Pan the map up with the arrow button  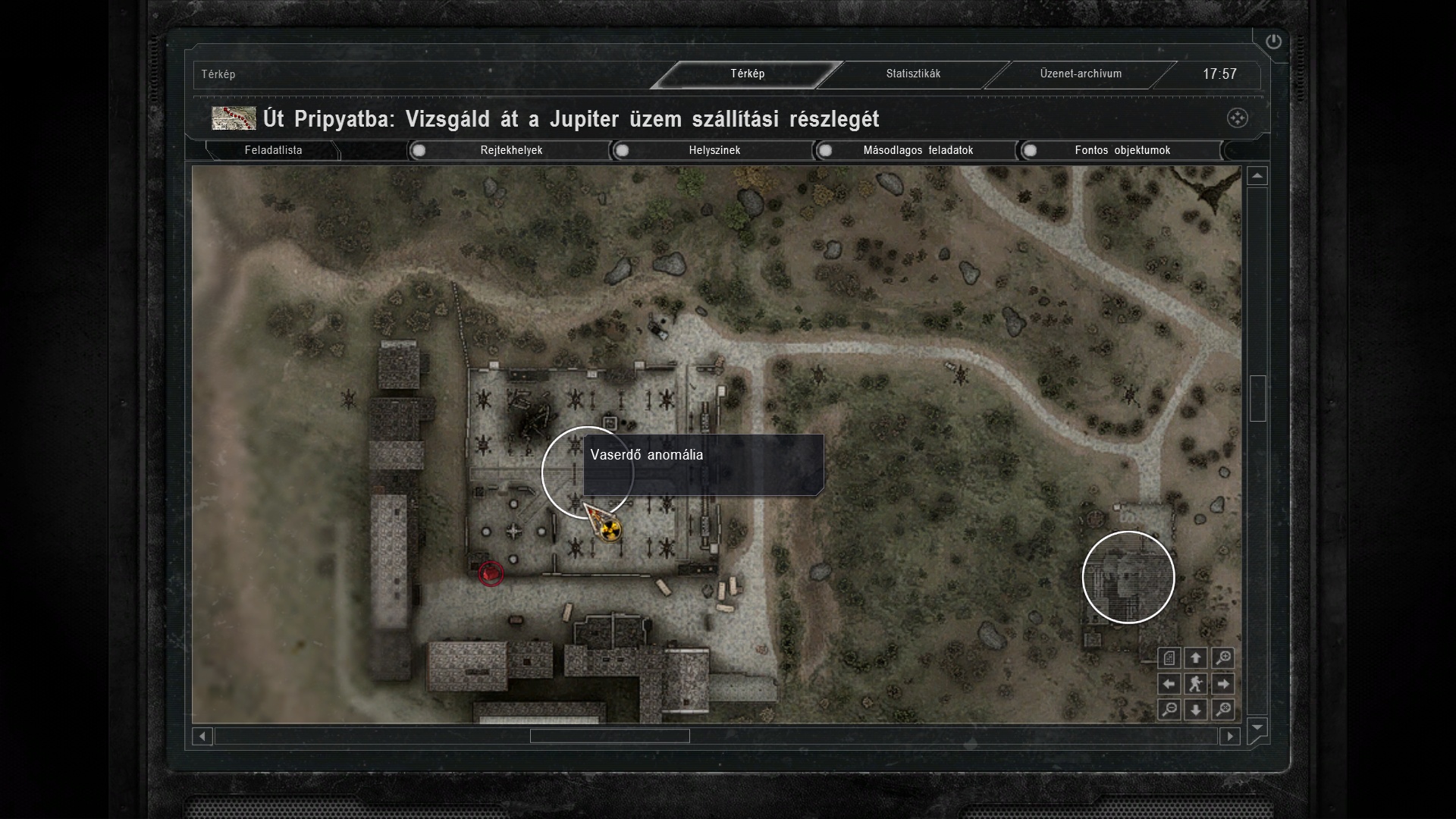point(1196,658)
